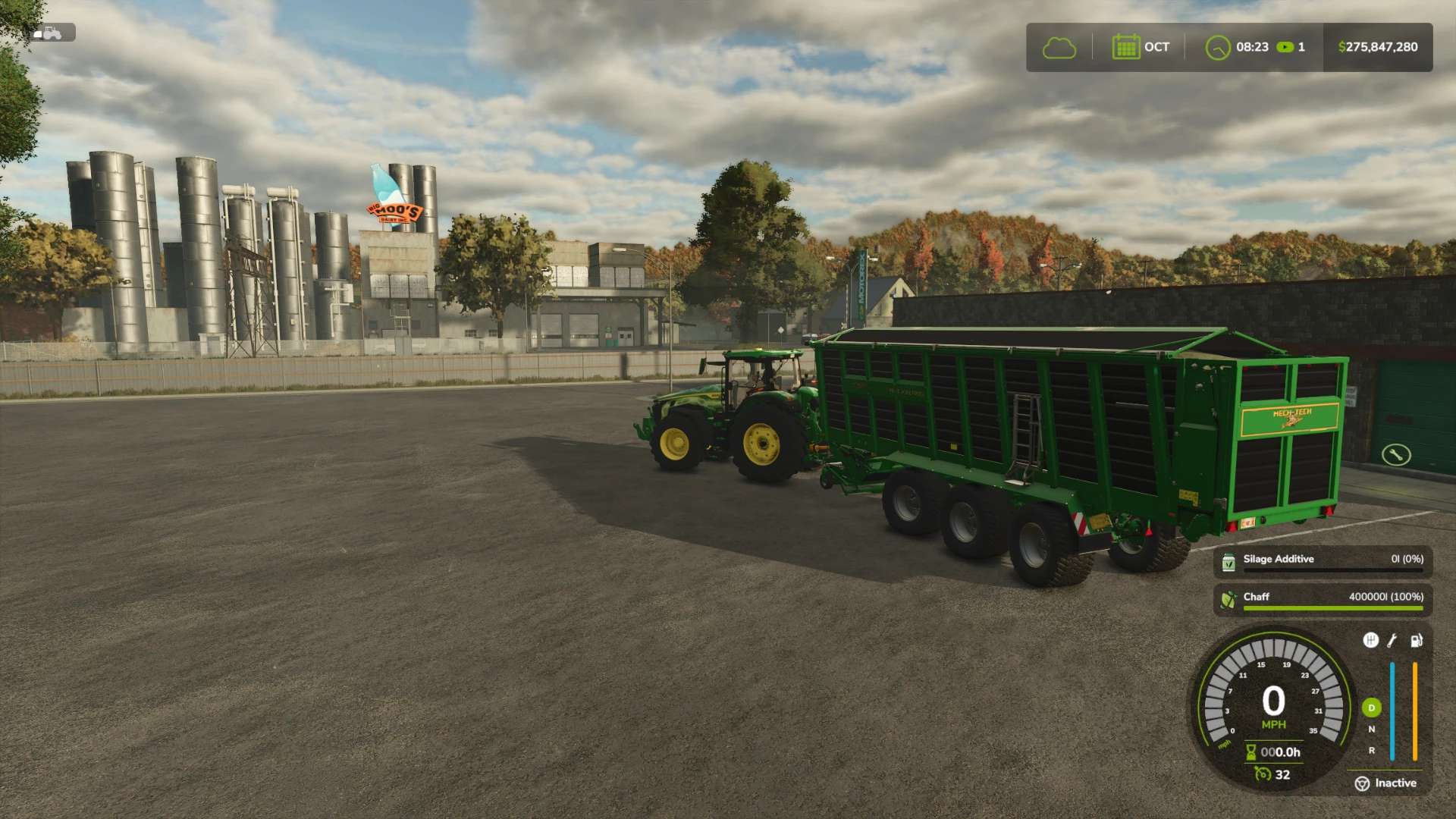This screenshot has width=1456, height=819.
Task: Select the green clock icon
Action: point(1217,48)
